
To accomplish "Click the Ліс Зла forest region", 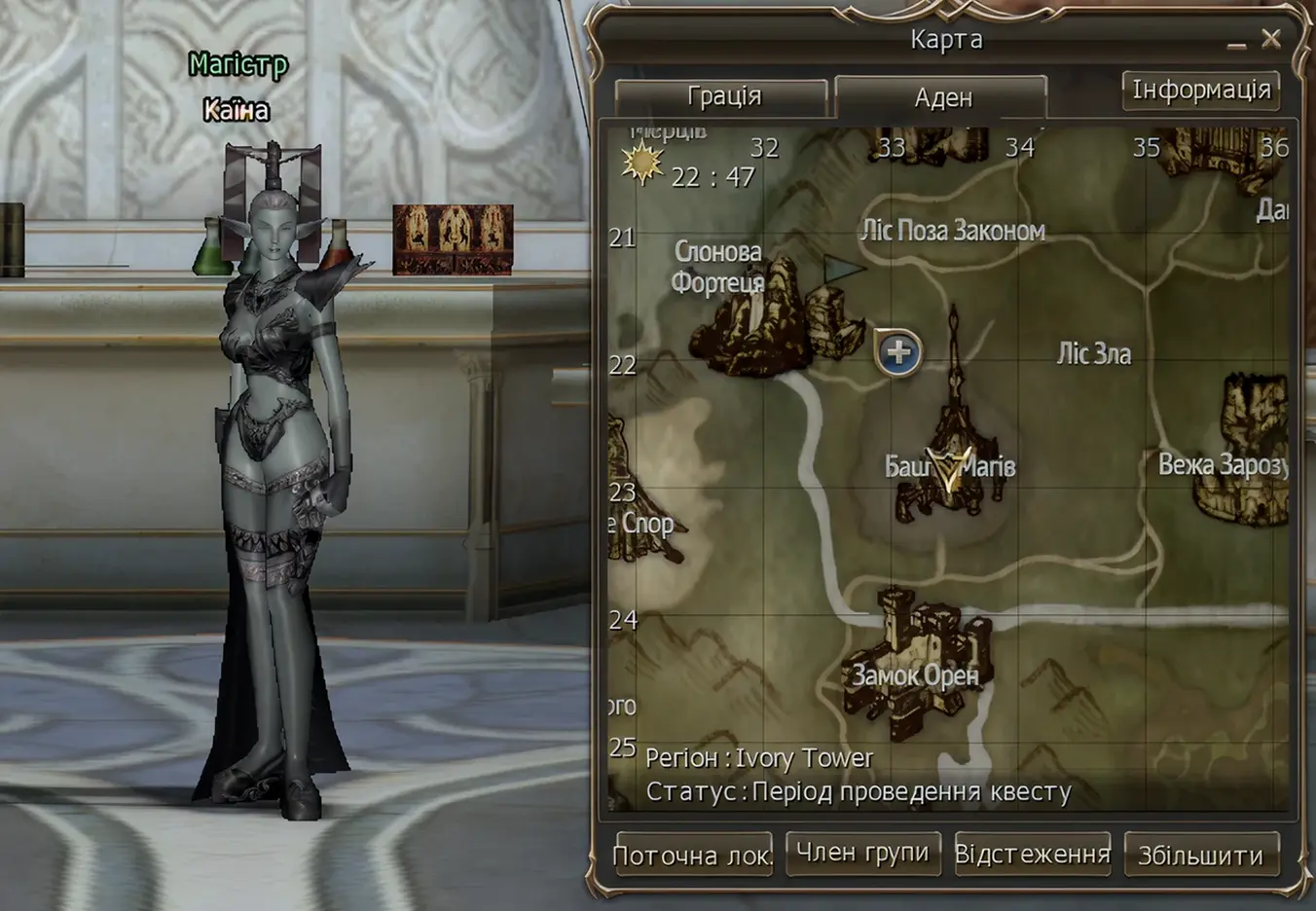I will (x=1095, y=353).
